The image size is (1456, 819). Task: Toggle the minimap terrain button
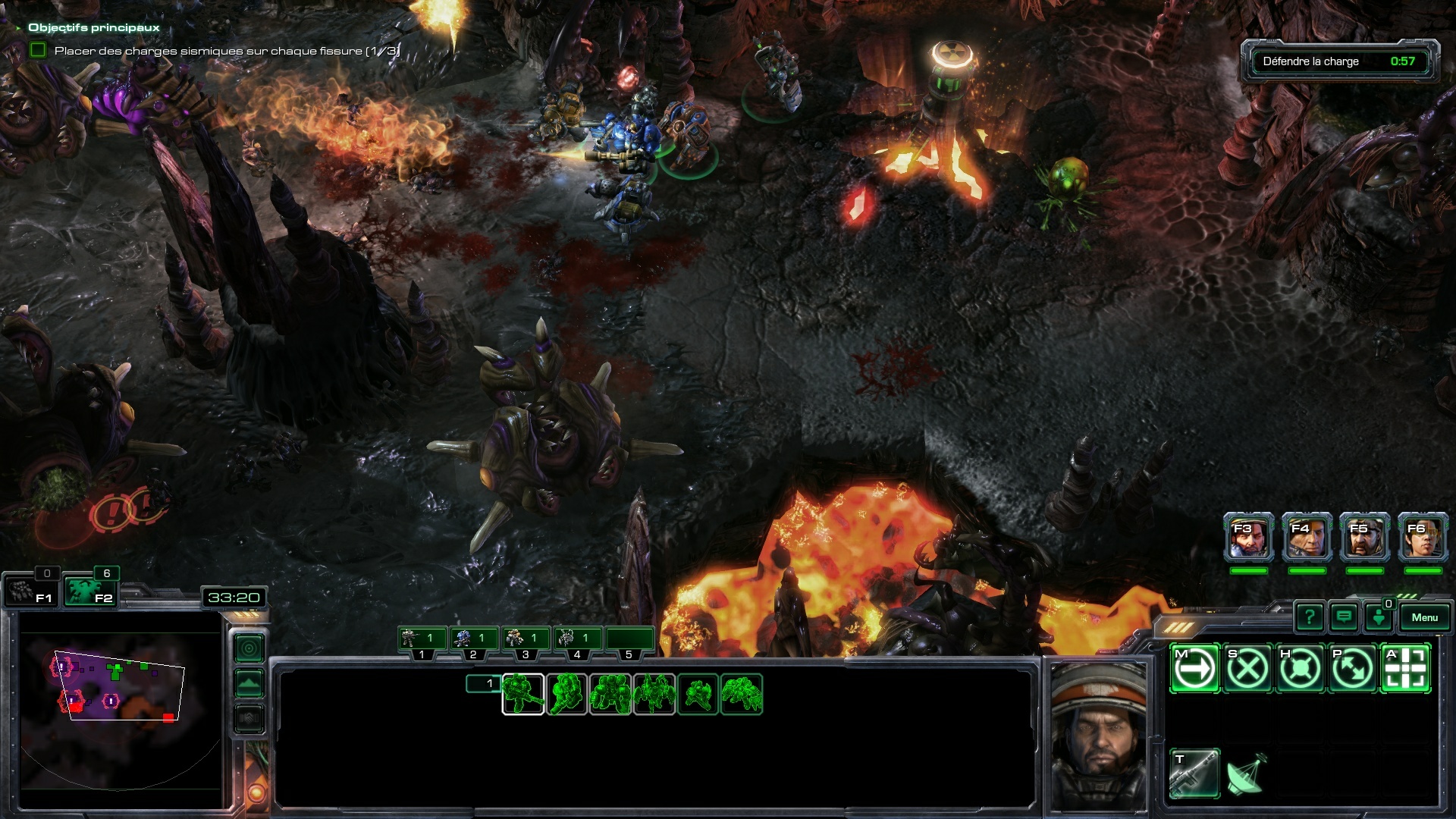point(249,683)
